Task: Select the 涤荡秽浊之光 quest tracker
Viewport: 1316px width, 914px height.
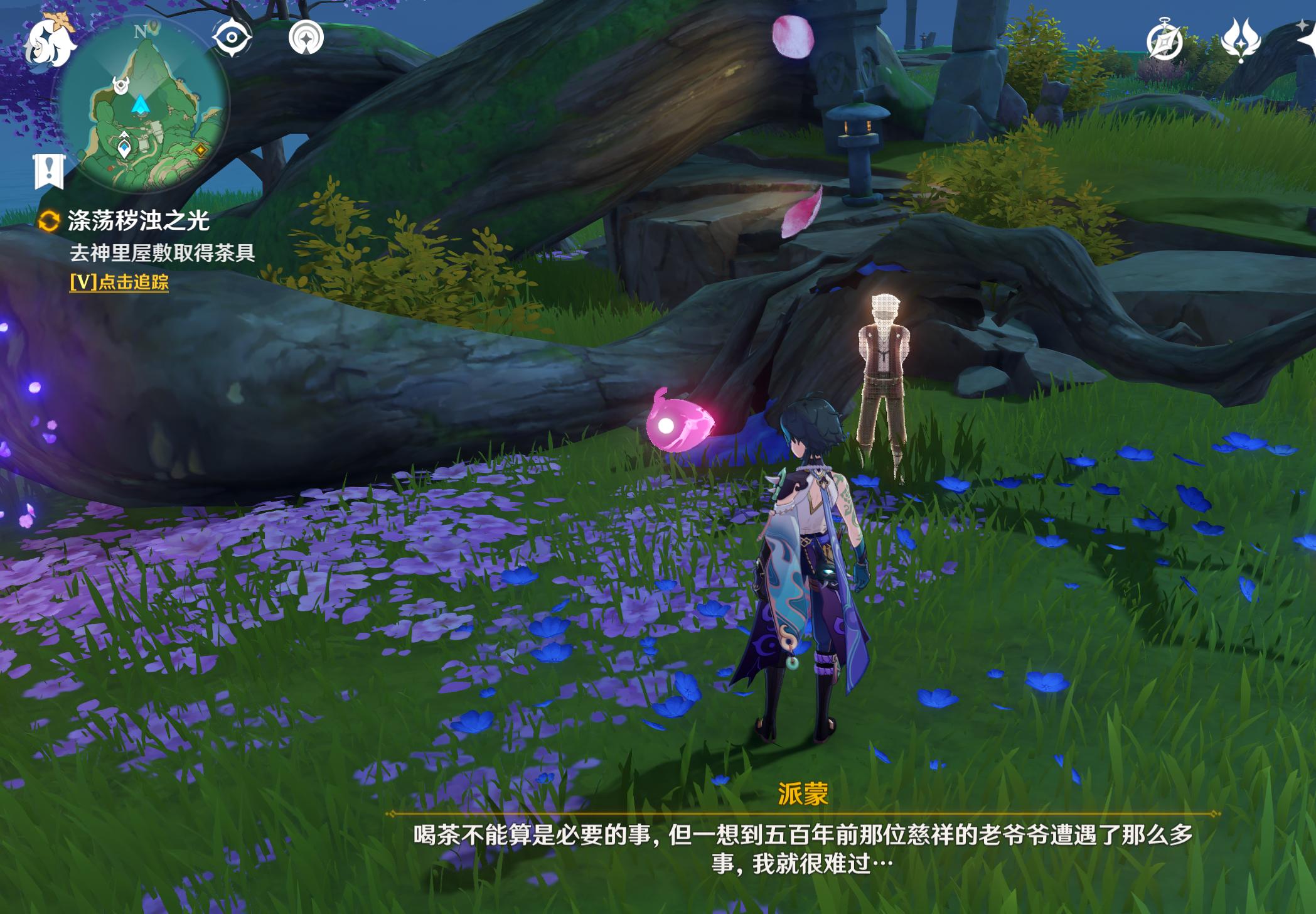Action: 138,221
